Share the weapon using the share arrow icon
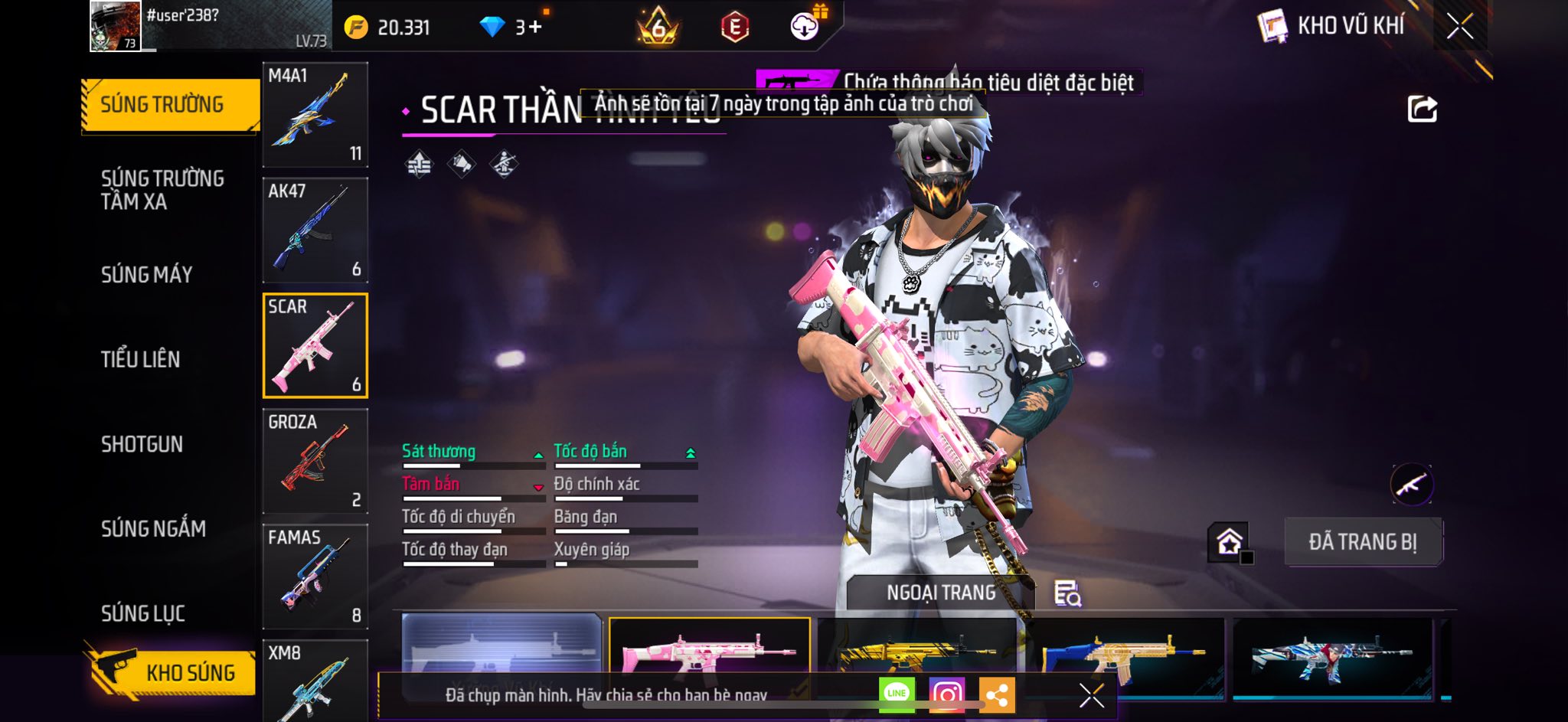1568x722 pixels. coord(1422,109)
